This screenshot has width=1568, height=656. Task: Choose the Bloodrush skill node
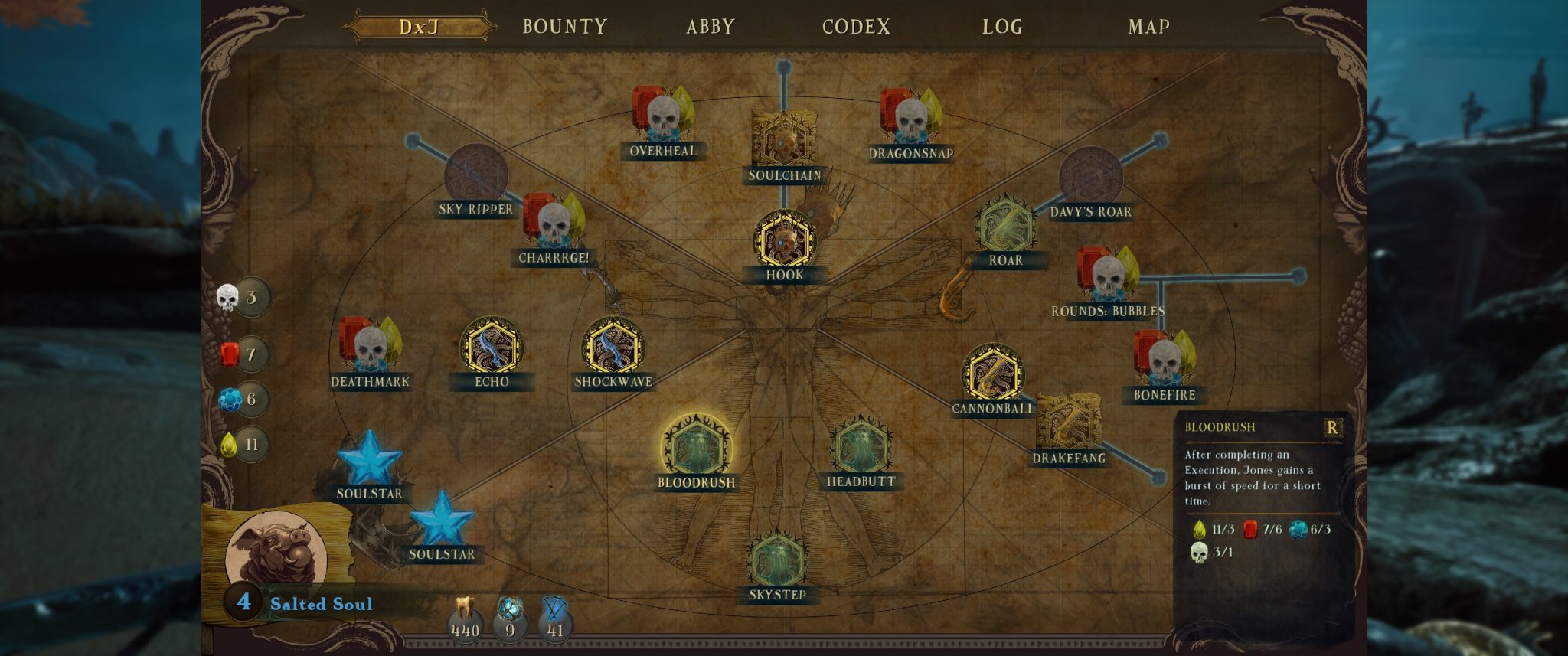pos(697,447)
